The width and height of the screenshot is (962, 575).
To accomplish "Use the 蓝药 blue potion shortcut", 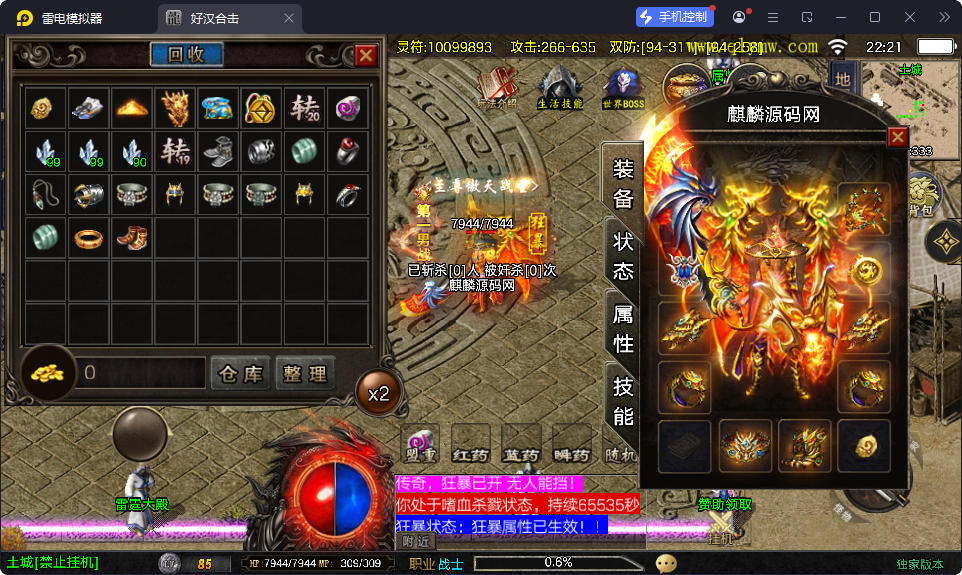I will point(521,444).
